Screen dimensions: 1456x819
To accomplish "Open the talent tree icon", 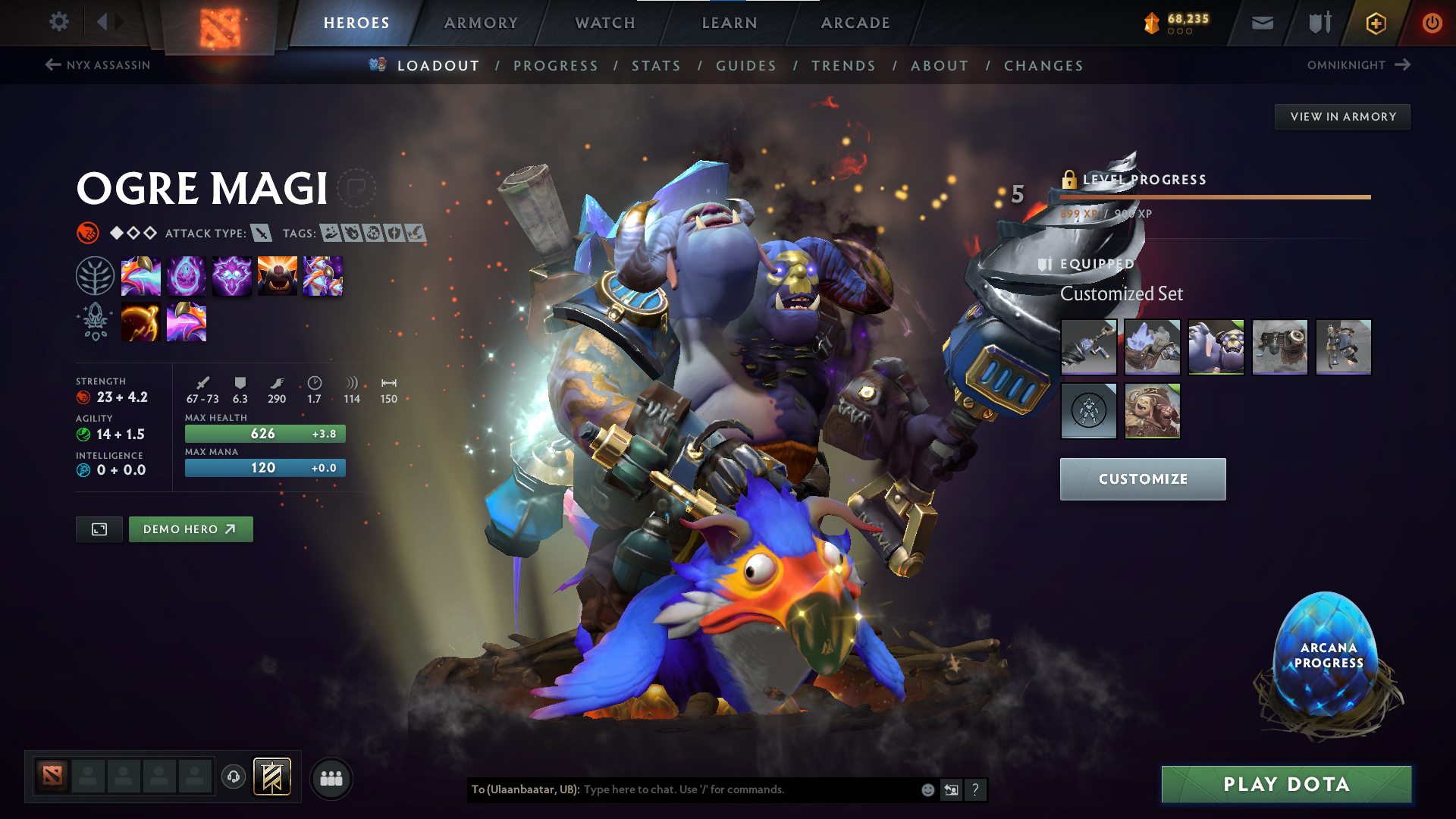I will tap(96, 275).
